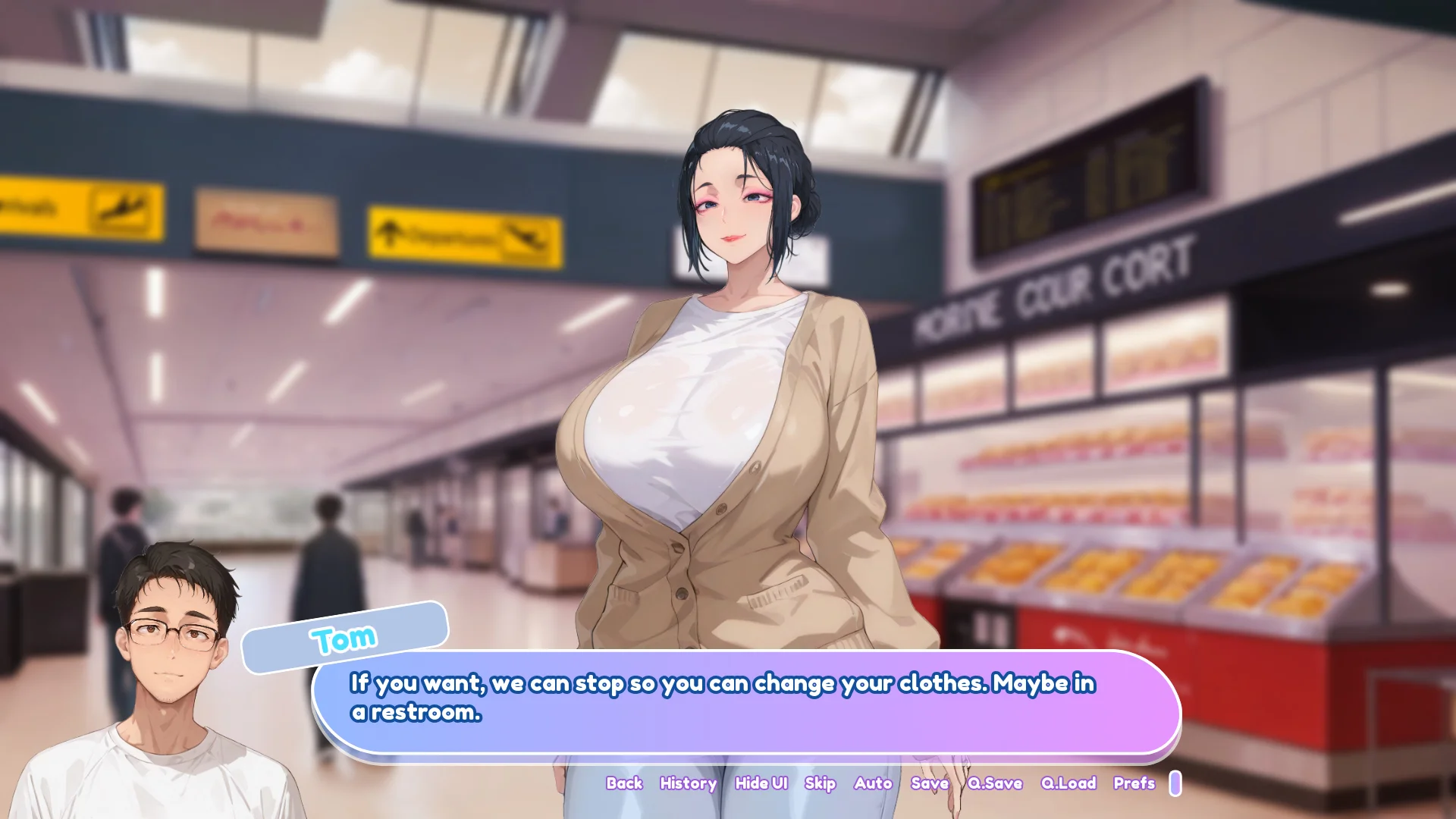Hide the UI overlay
Image resolution: width=1456 pixels, height=819 pixels.
761,783
